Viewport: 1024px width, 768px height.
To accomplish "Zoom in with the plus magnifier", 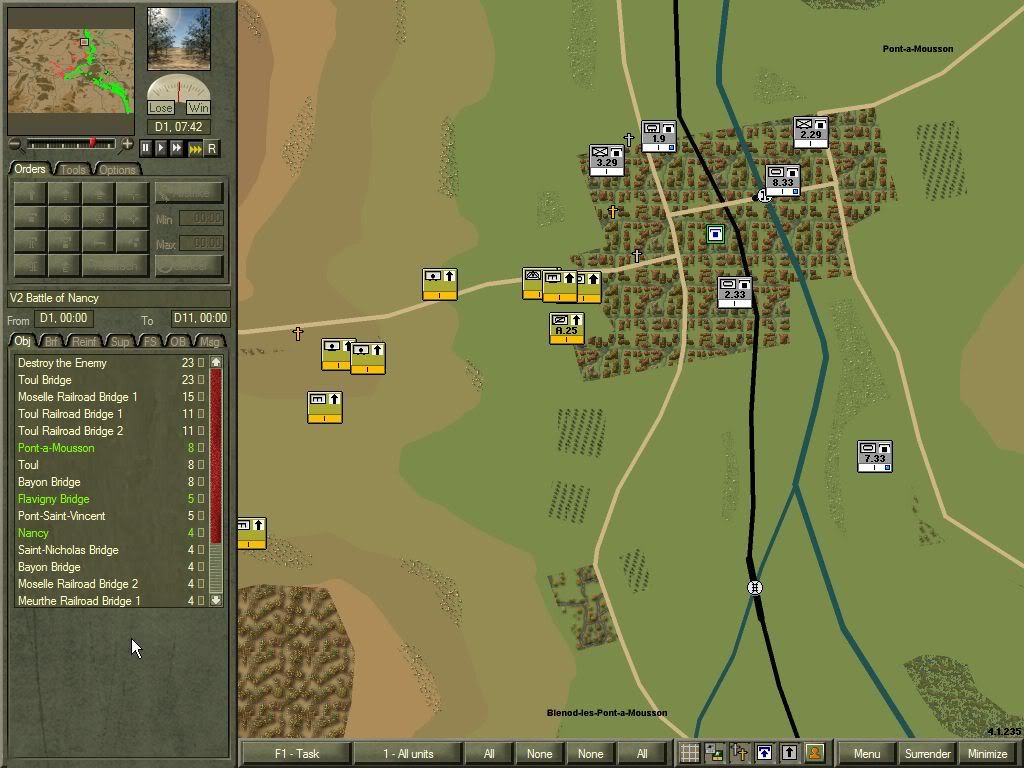I will (x=127, y=145).
